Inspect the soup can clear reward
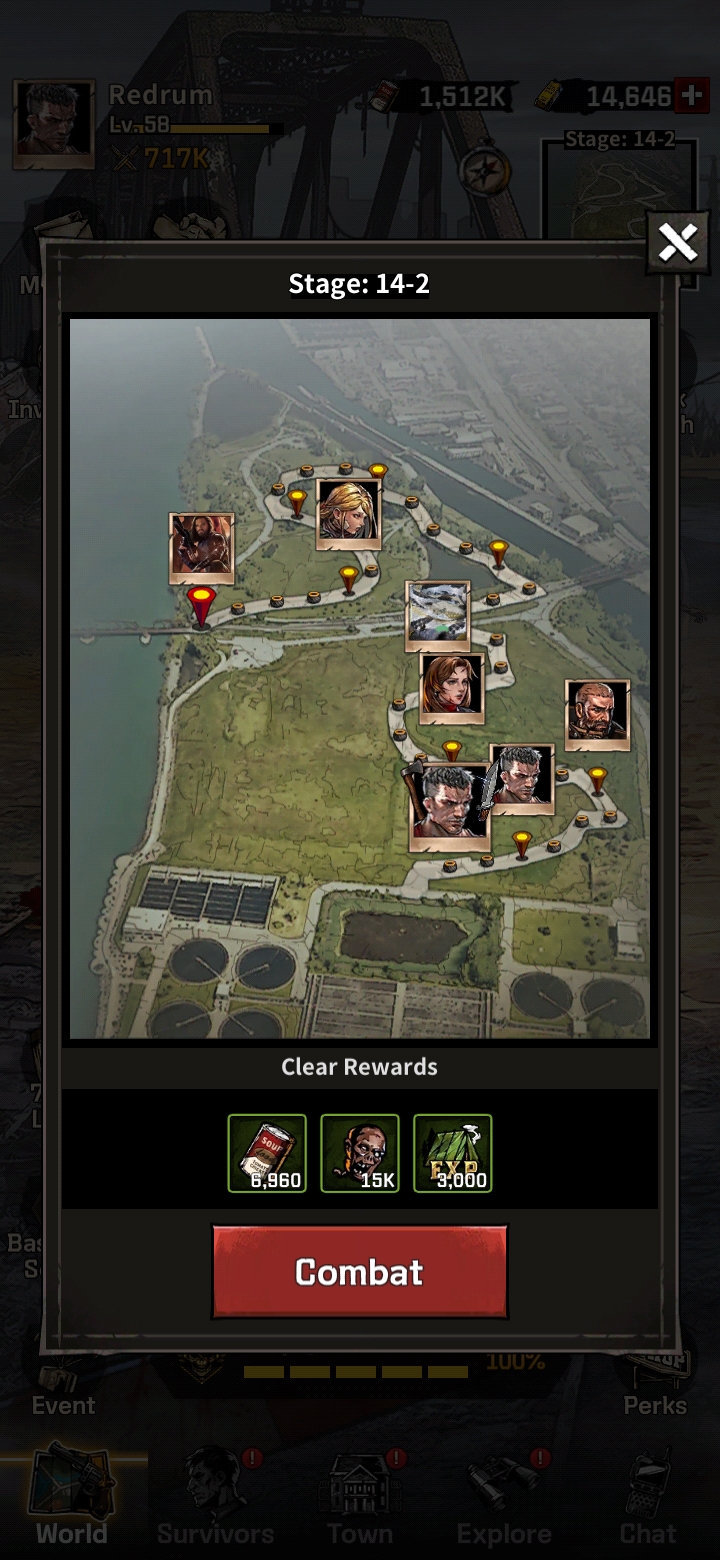 (x=267, y=1153)
